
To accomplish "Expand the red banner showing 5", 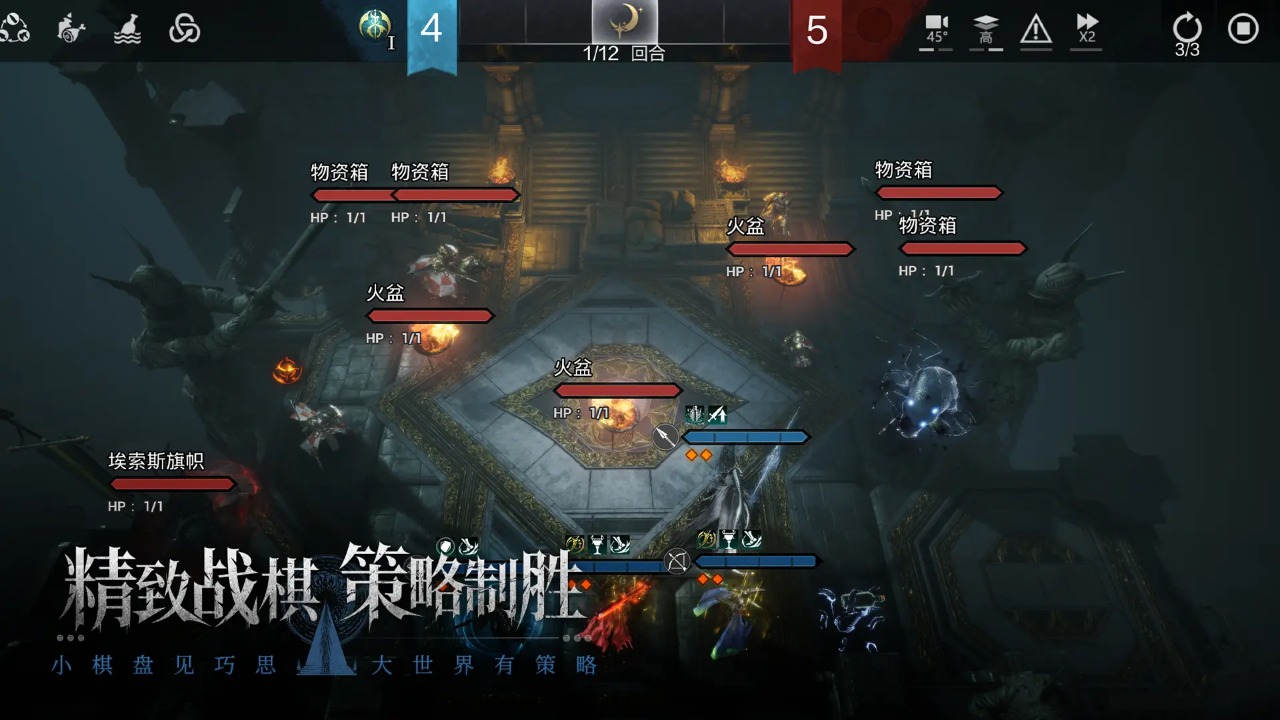I will 817,31.
